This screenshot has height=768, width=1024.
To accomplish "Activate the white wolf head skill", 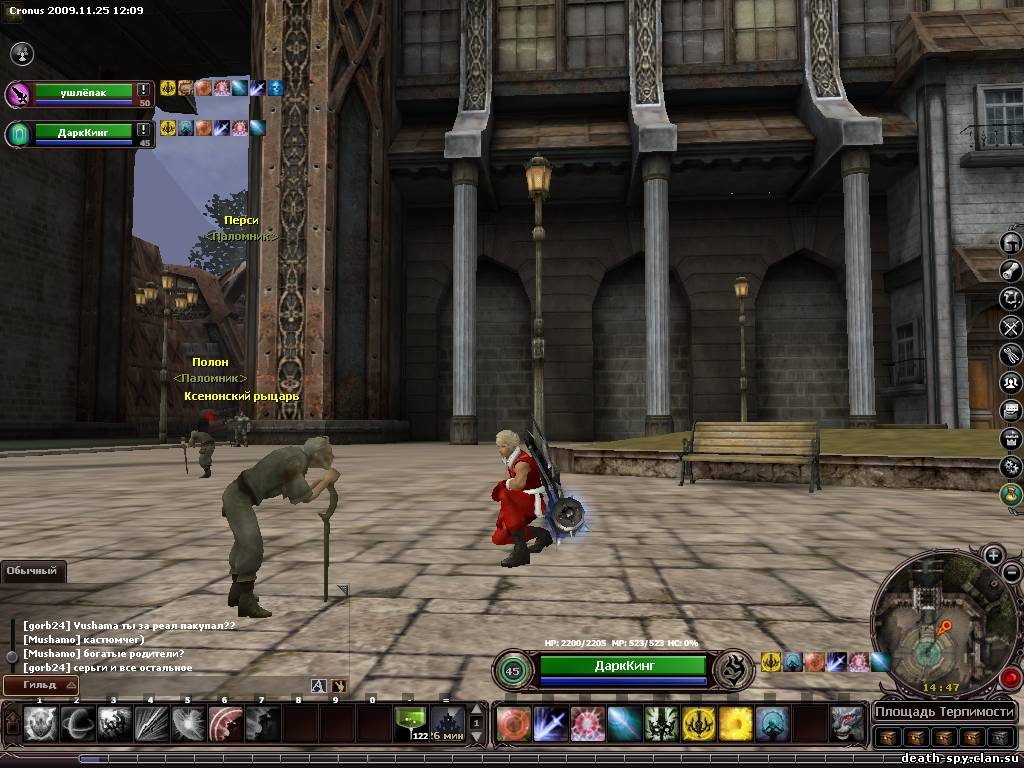I will coord(847,723).
